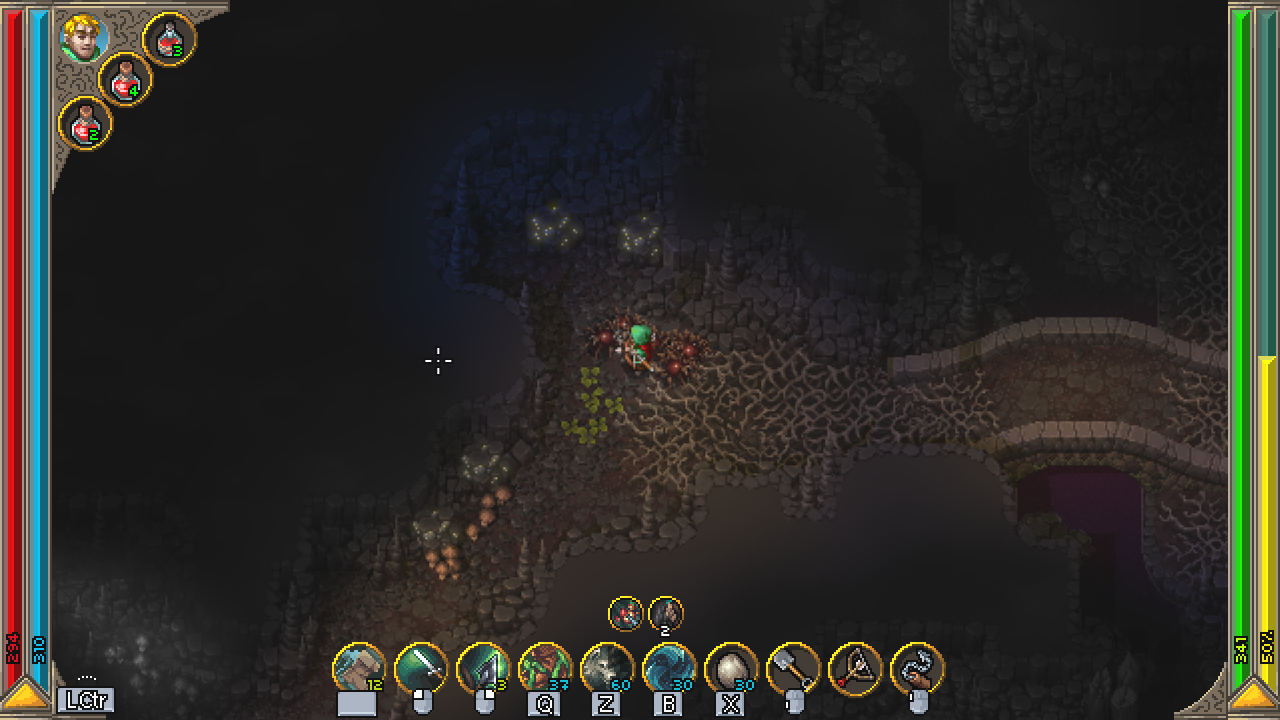Select the hammer ability slot

359,668
